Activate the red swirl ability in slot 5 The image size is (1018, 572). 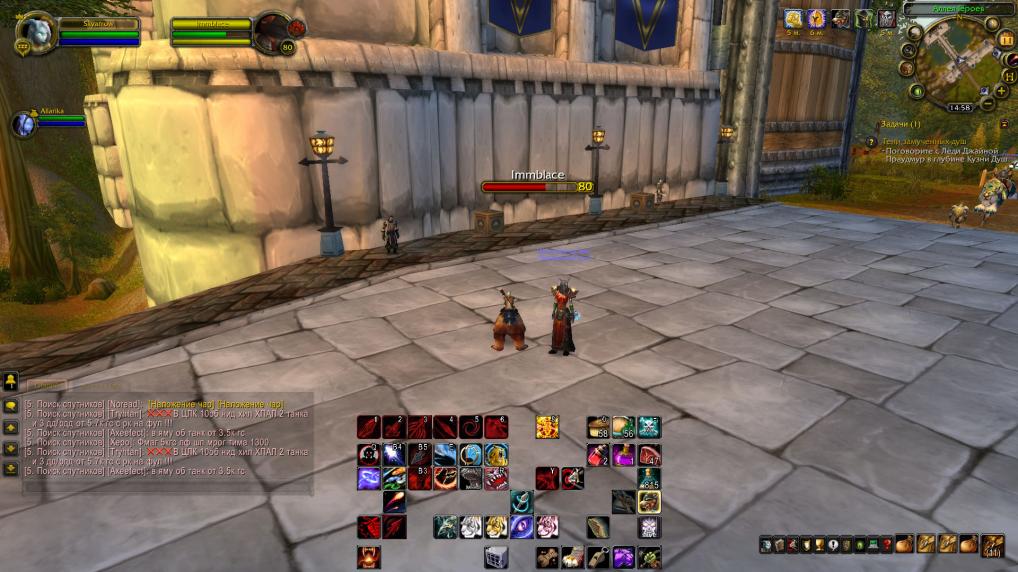tap(470, 427)
